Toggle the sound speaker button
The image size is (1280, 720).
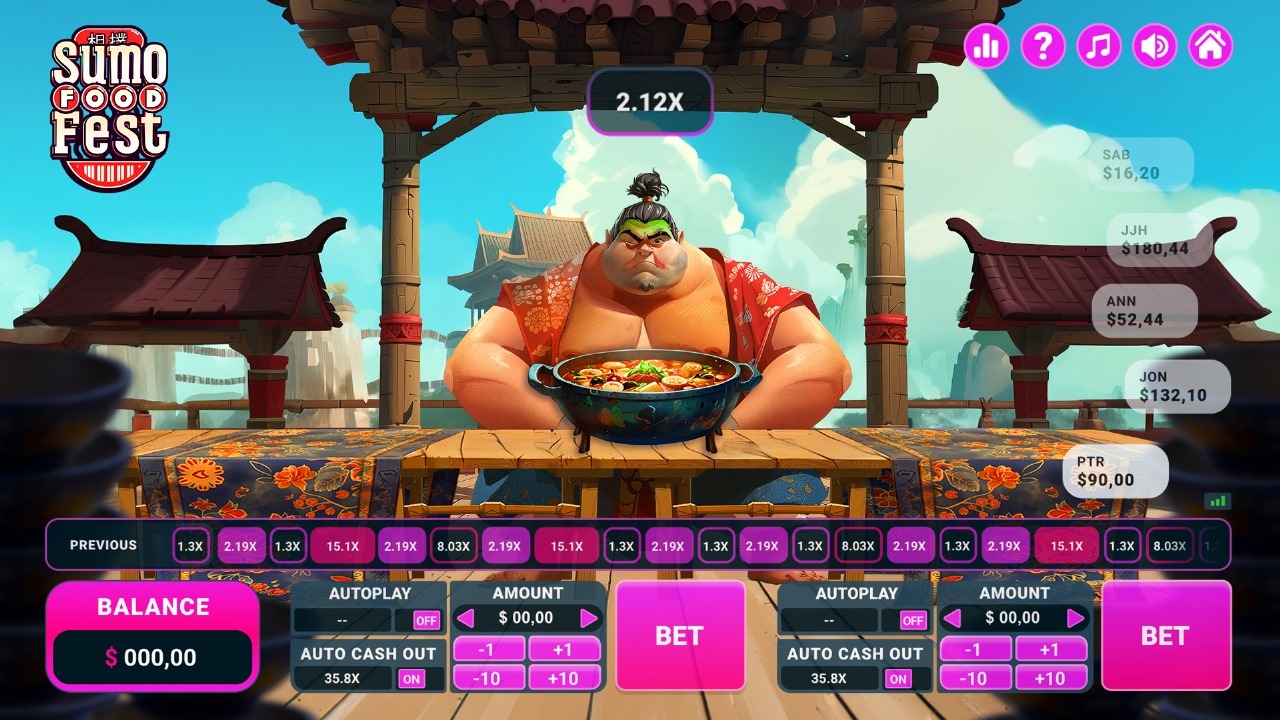[1154, 46]
